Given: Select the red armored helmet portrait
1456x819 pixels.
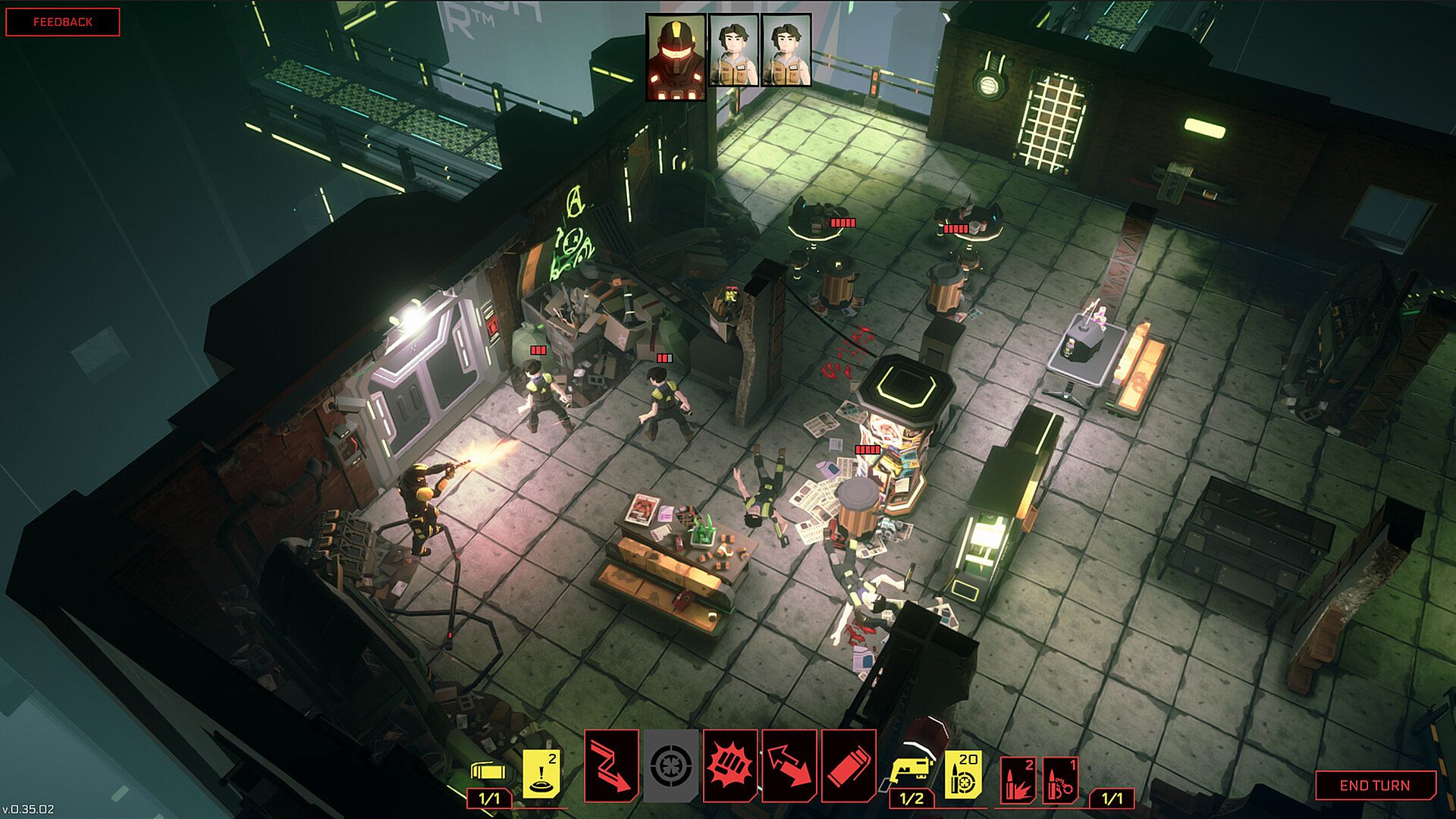Looking at the screenshot, I should pyautogui.click(x=676, y=57).
